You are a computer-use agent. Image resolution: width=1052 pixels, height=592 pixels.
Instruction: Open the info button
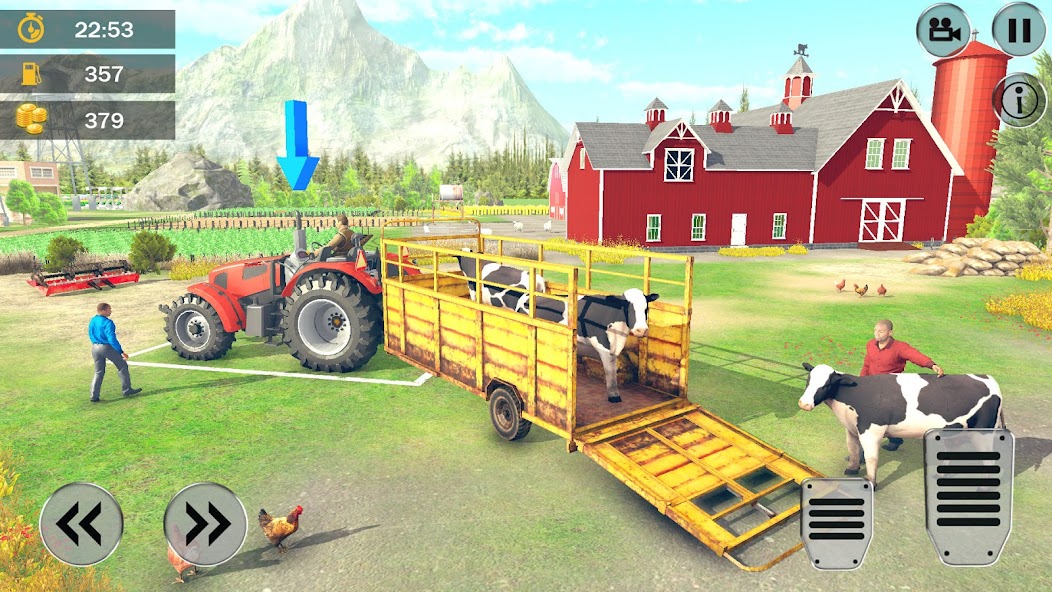[1019, 100]
